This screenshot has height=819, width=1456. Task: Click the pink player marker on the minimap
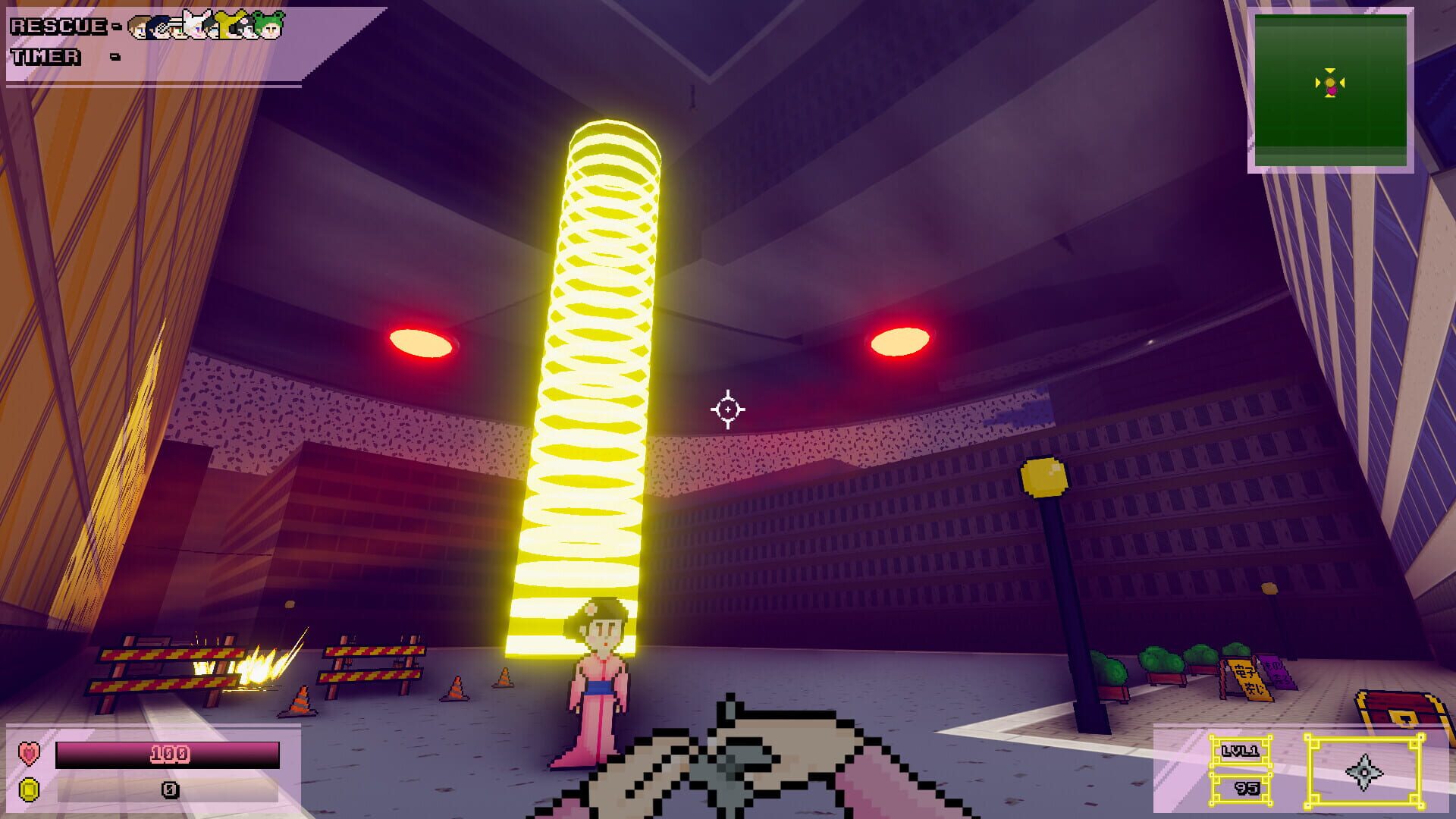click(x=1332, y=89)
